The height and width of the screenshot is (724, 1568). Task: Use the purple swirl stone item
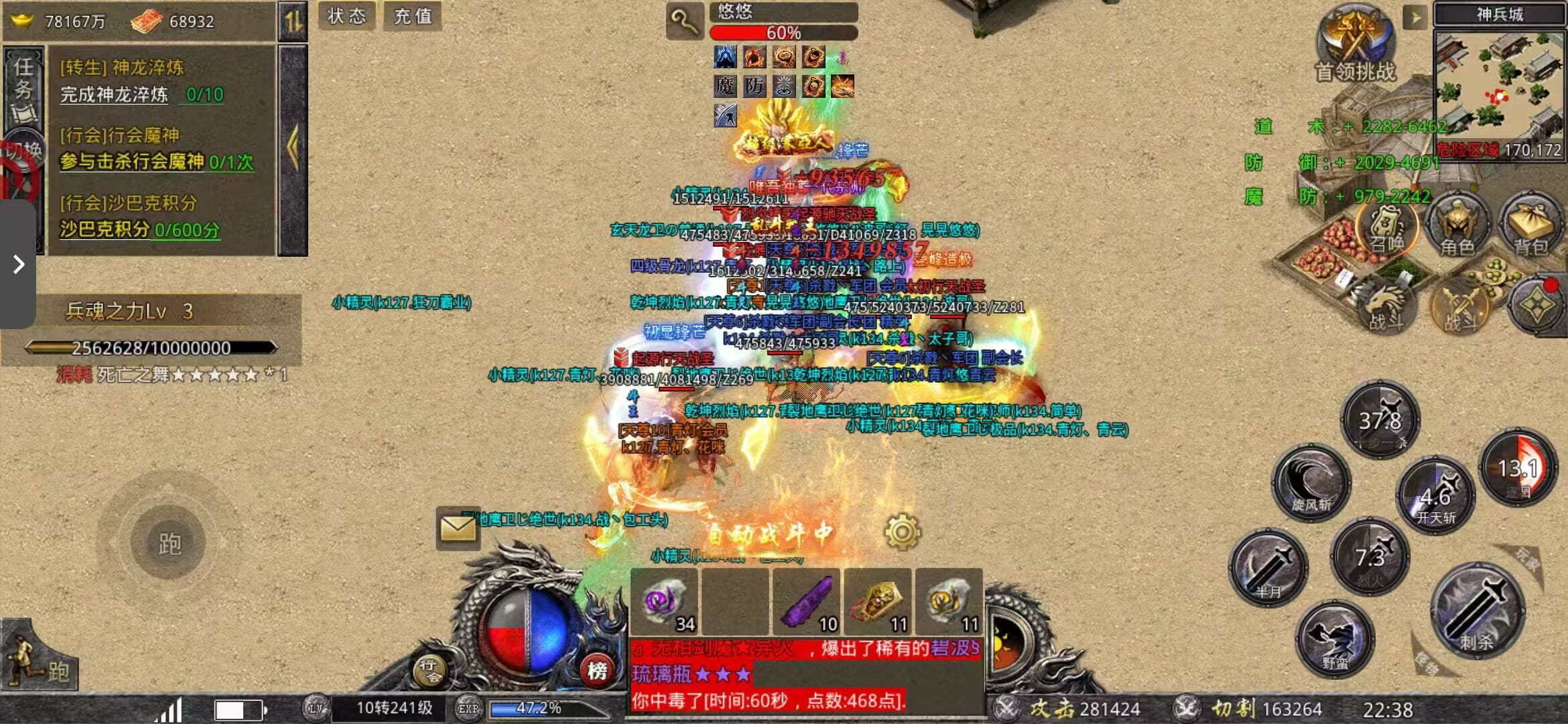coord(664,602)
